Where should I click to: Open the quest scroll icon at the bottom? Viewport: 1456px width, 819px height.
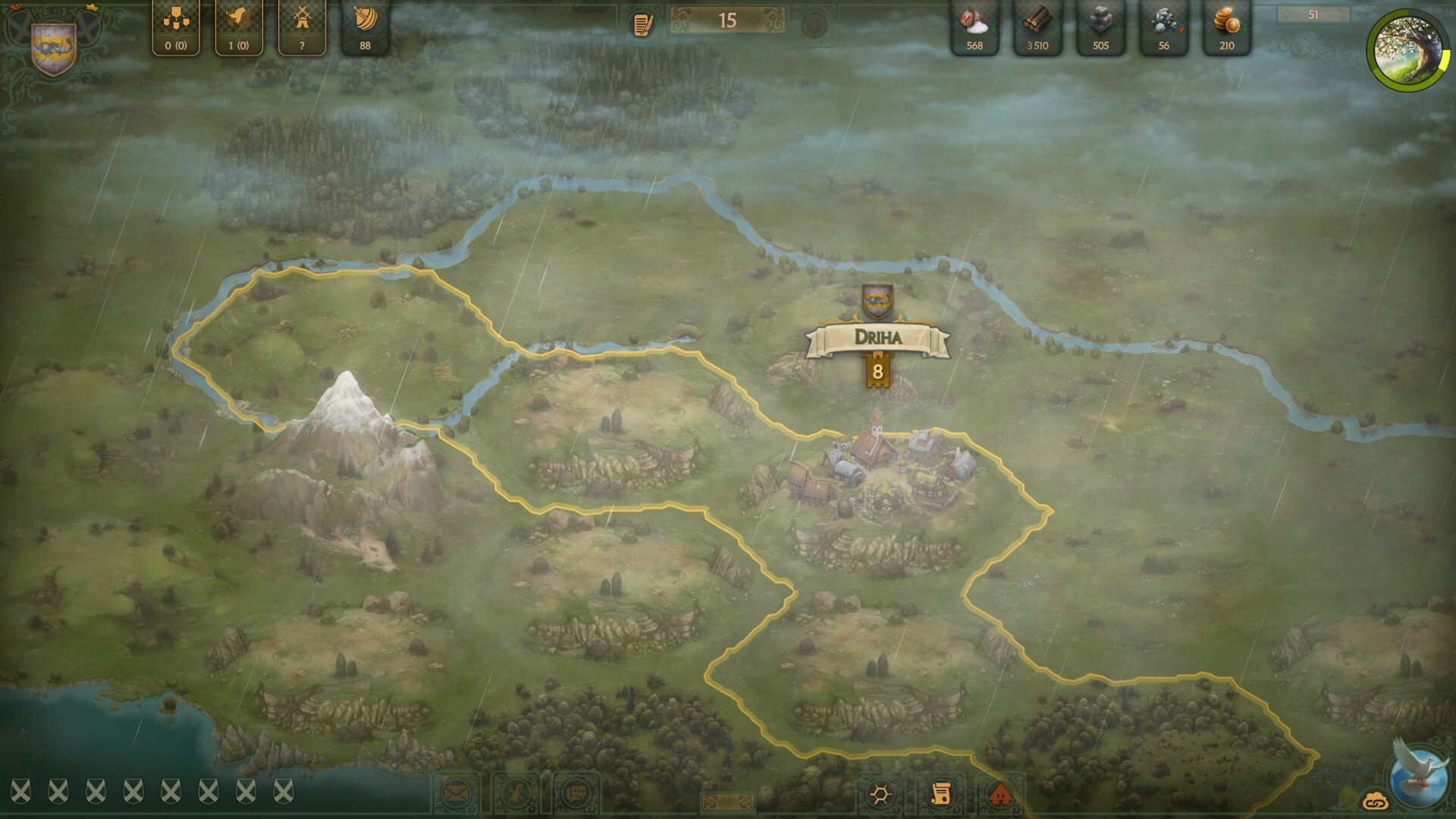(x=943, y=793)
